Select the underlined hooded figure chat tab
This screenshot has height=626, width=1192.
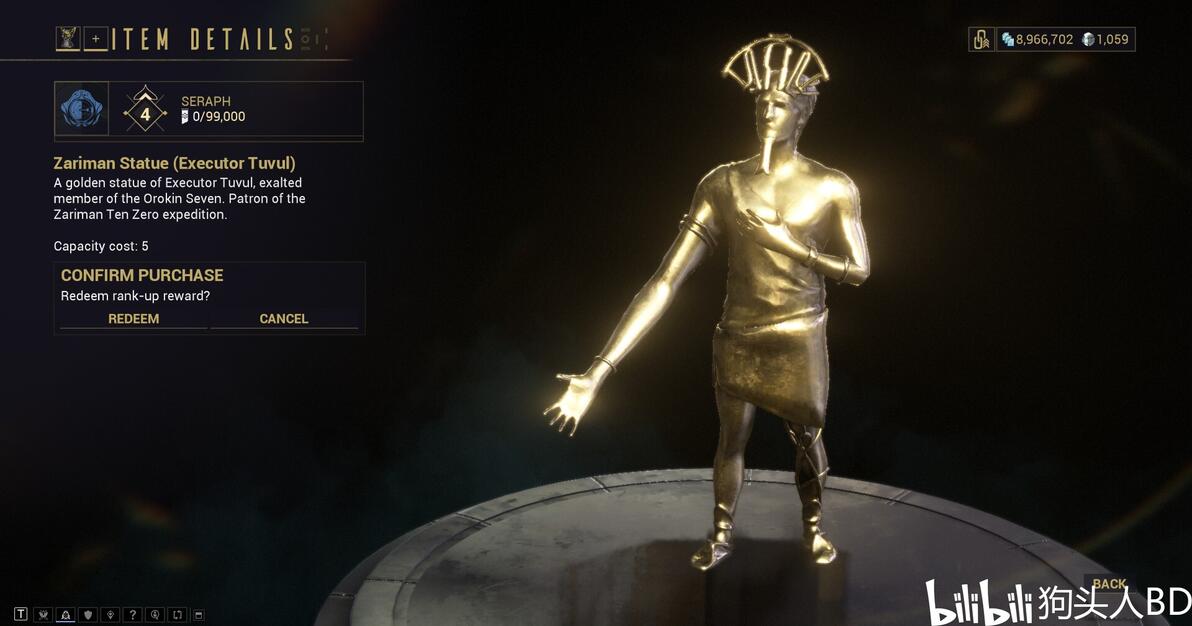pos(65,614)
